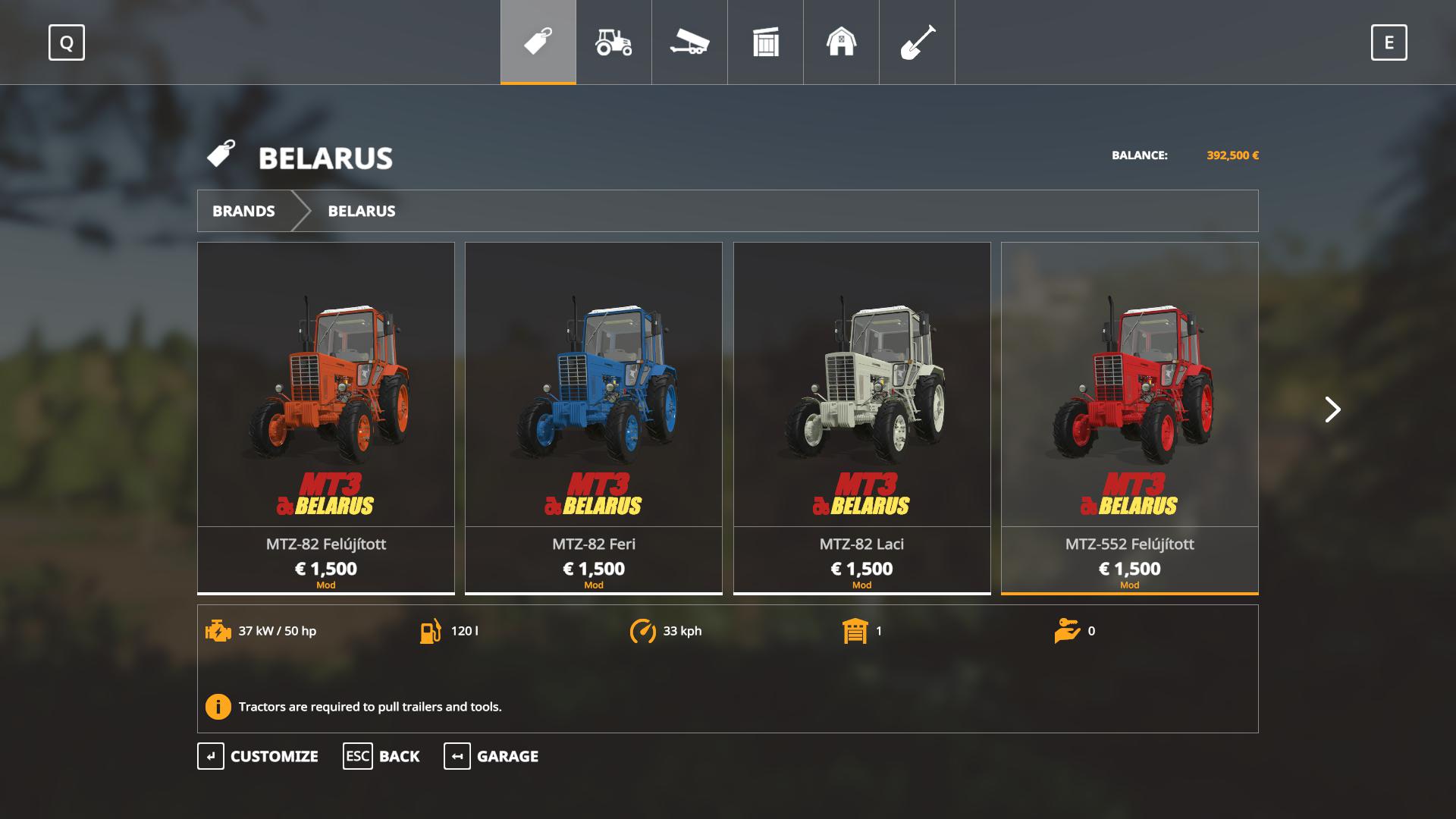The height and width of the screenshot is (819, 1456).
Task: Open the barn placeables tab
Action: coord(841,42)
